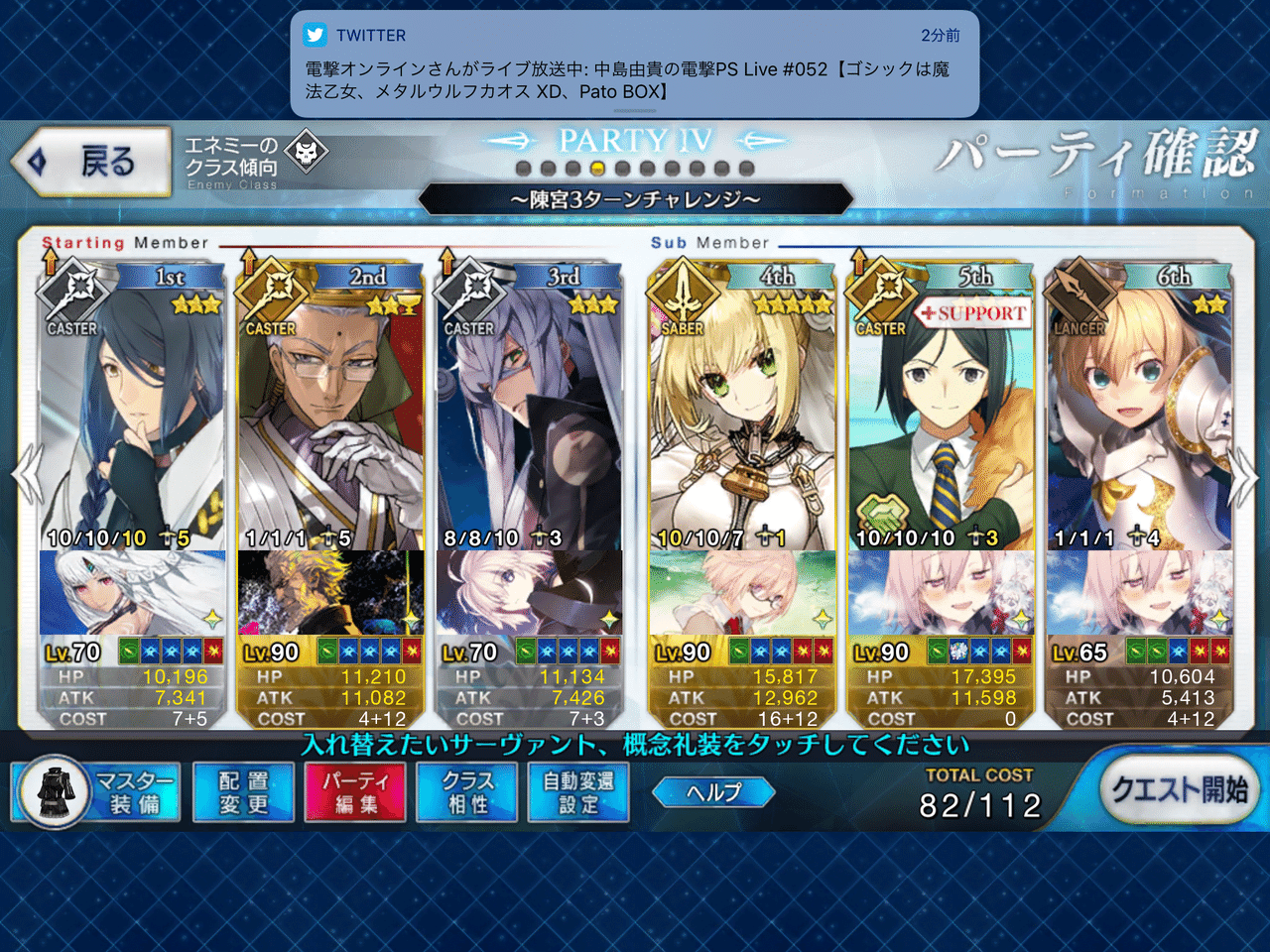The width and height of the screenshot is (1270, 952).
Task: Tap Nero's portrait in the 4th slot
Action: 742,416
